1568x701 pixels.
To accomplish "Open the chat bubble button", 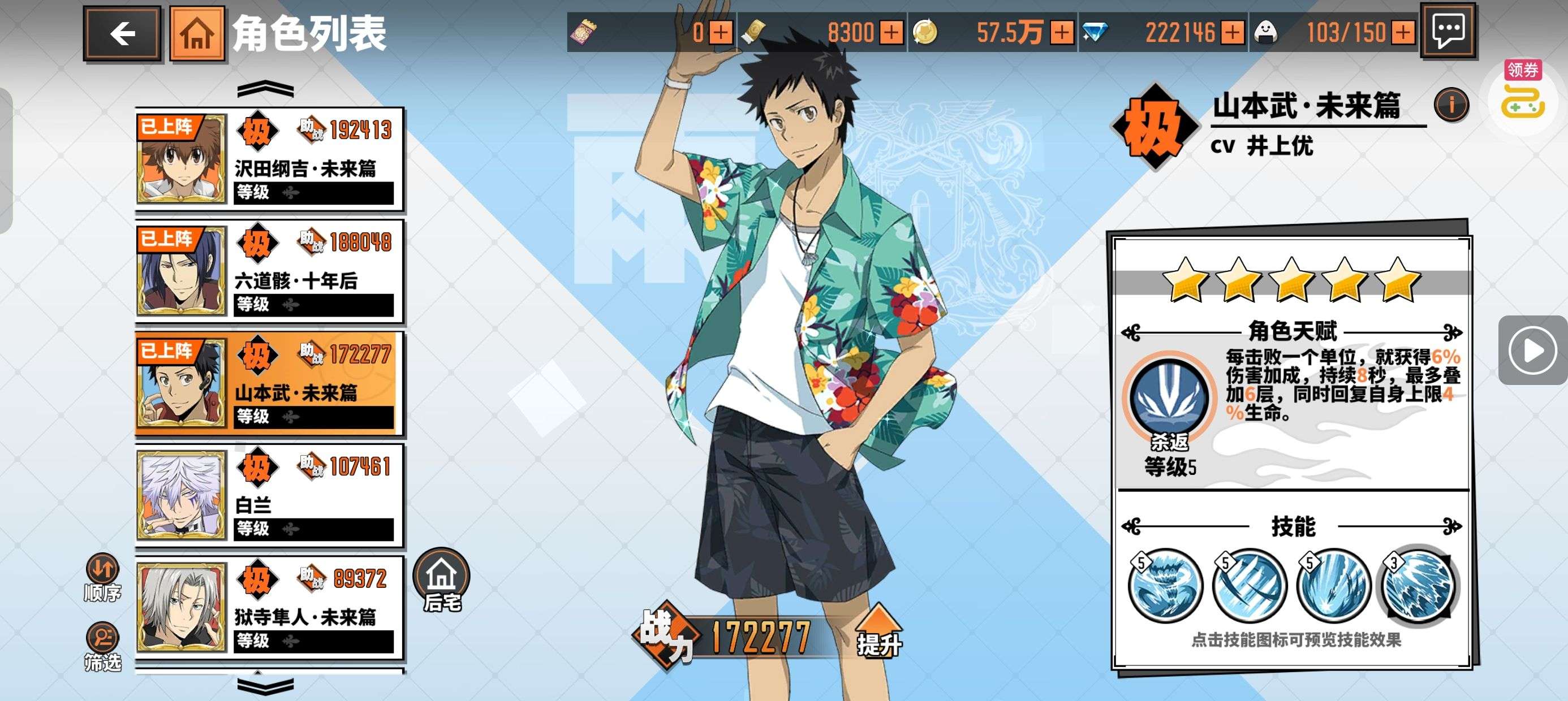I will coord(1448,31).
